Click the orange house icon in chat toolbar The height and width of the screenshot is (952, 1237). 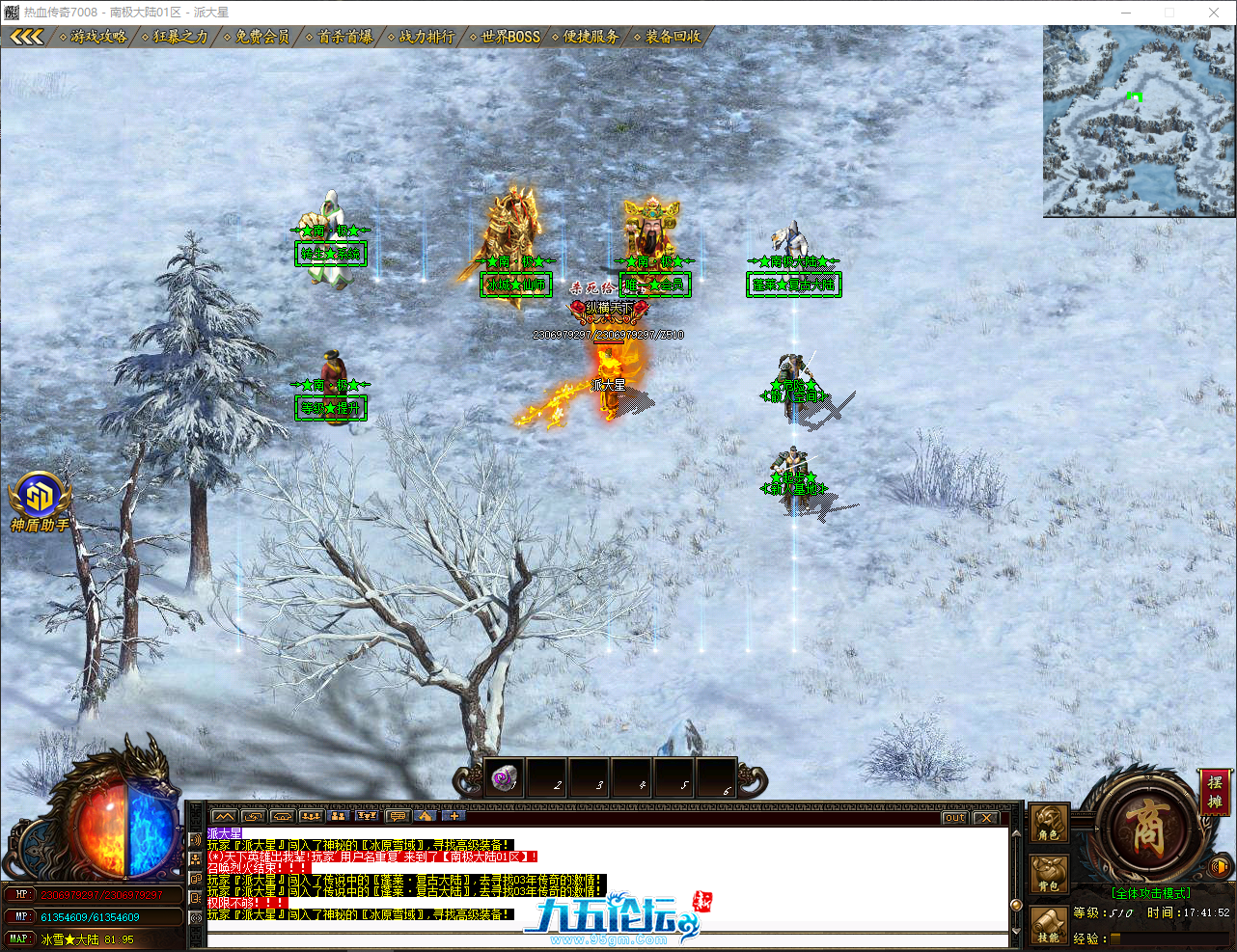425,818
